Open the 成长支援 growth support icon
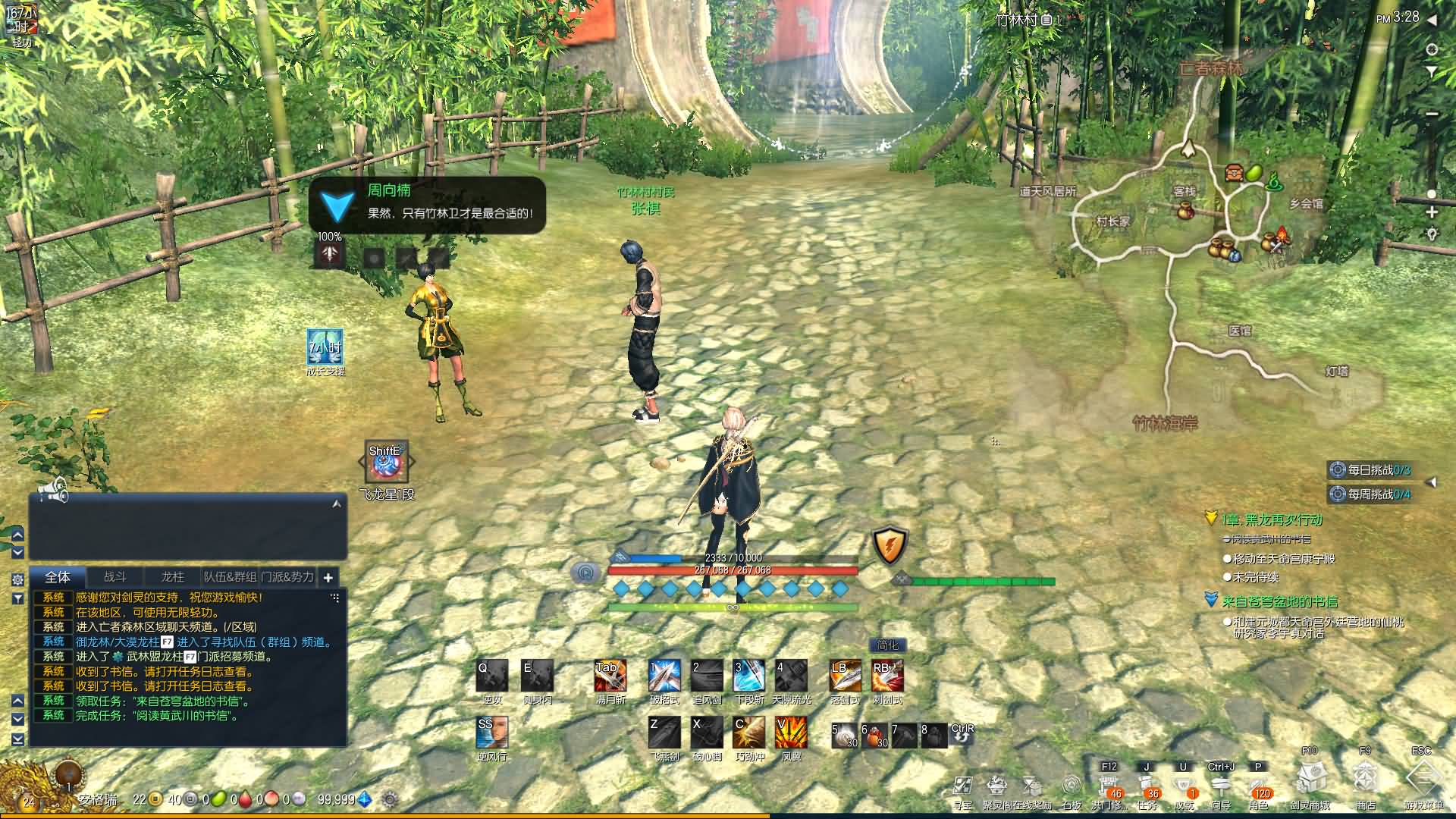The image size is (1456, 819). (x=325, y=347)
